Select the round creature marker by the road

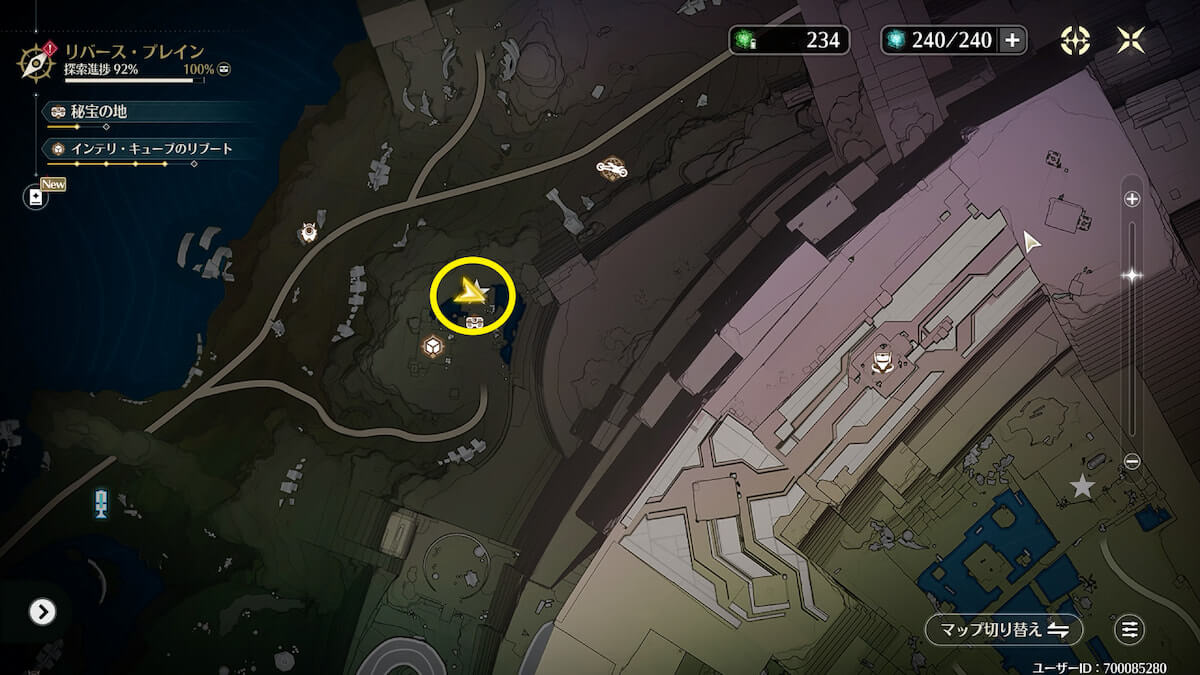(x=308, y=233)
